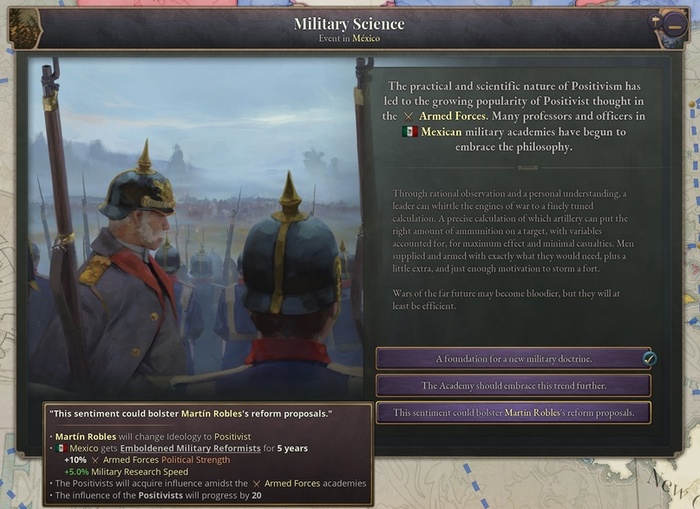Choose "A foundation for a new military doctrine"

click(513, 358)
